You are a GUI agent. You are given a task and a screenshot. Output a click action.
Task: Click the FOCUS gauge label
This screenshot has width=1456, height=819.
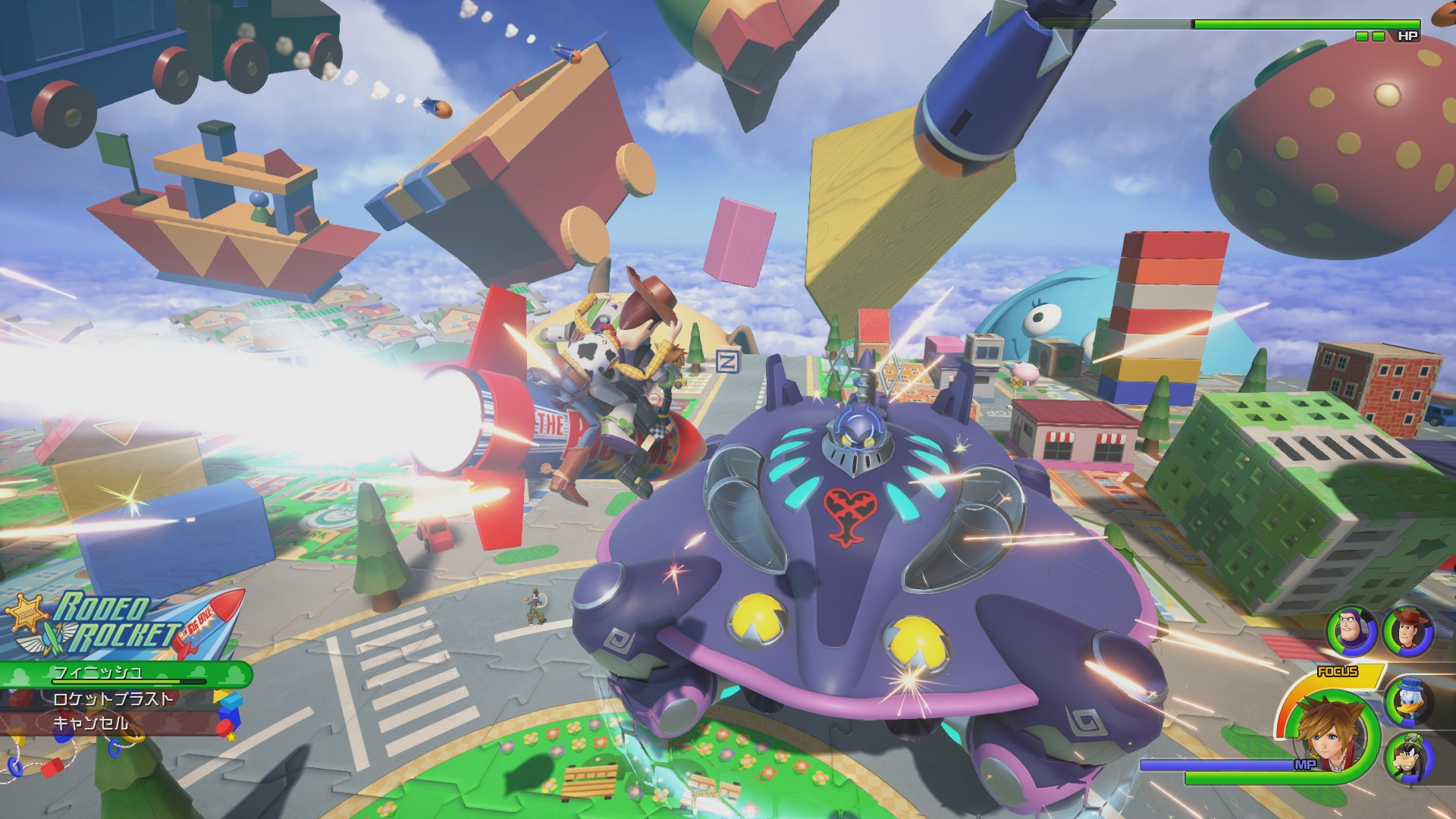(1338, 670)
